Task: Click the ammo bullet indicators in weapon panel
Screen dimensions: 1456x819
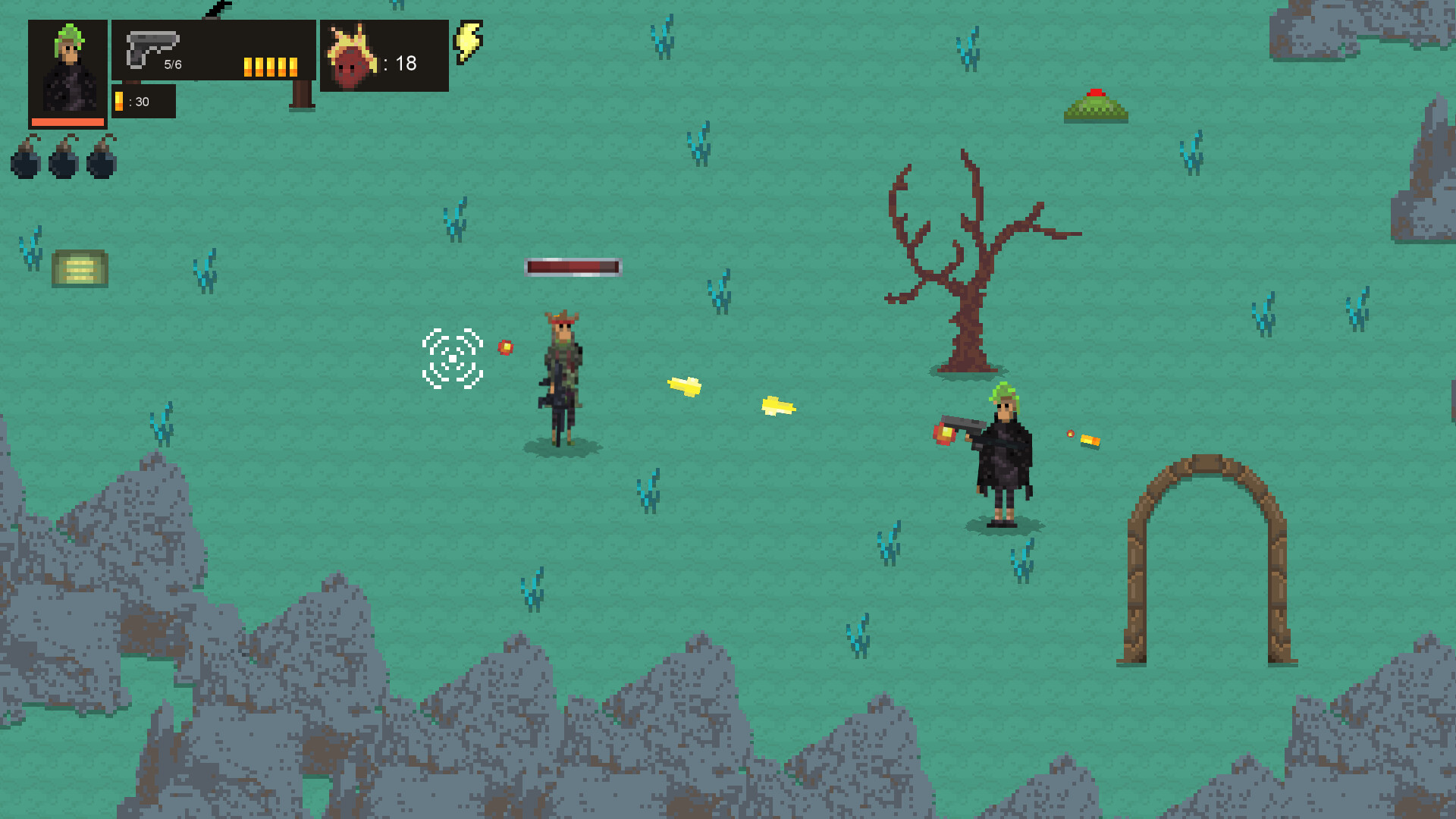Action: click(269, 65)
